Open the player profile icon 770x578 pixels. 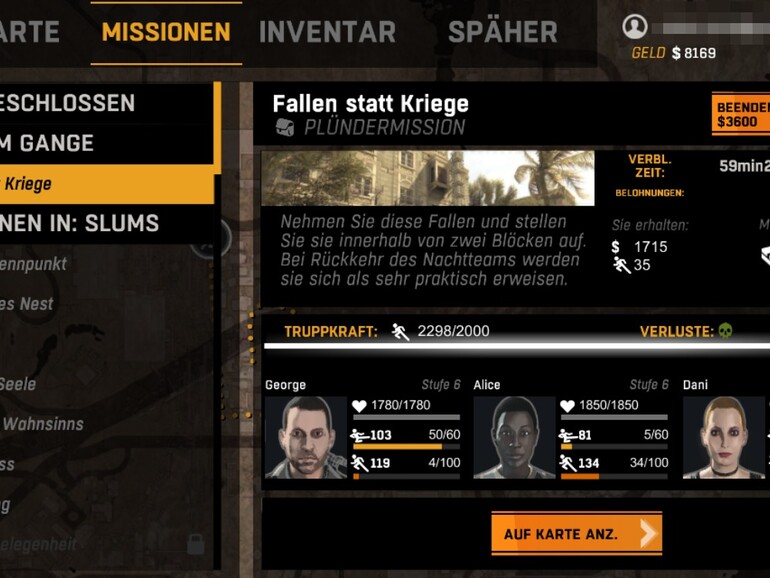(x=634, y=26)
